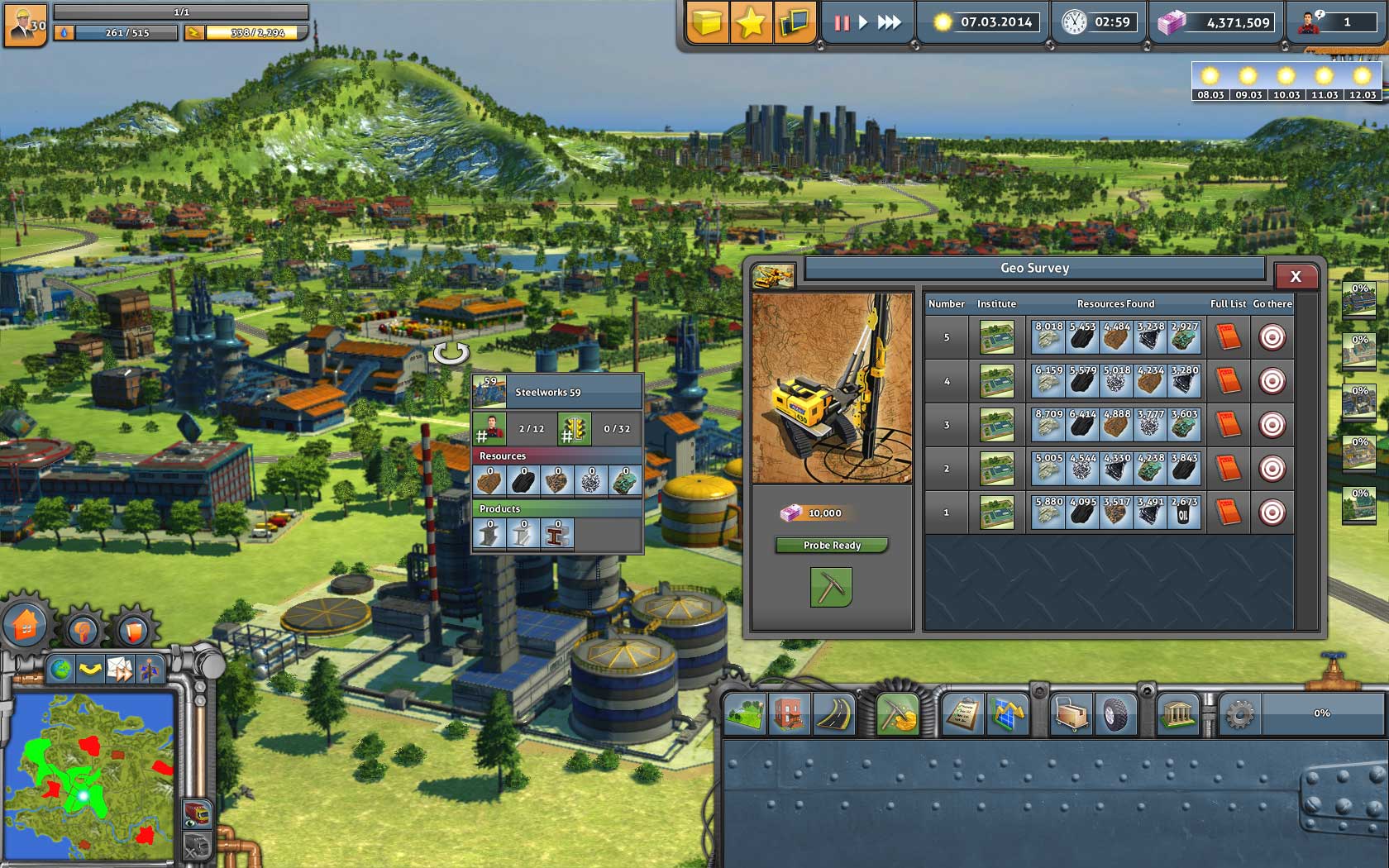The height and width of the screenshot is (868, 1389).
Task: Open the vehicle tire icon panel
Action: pyautogui.click(x=1114, y=713)
